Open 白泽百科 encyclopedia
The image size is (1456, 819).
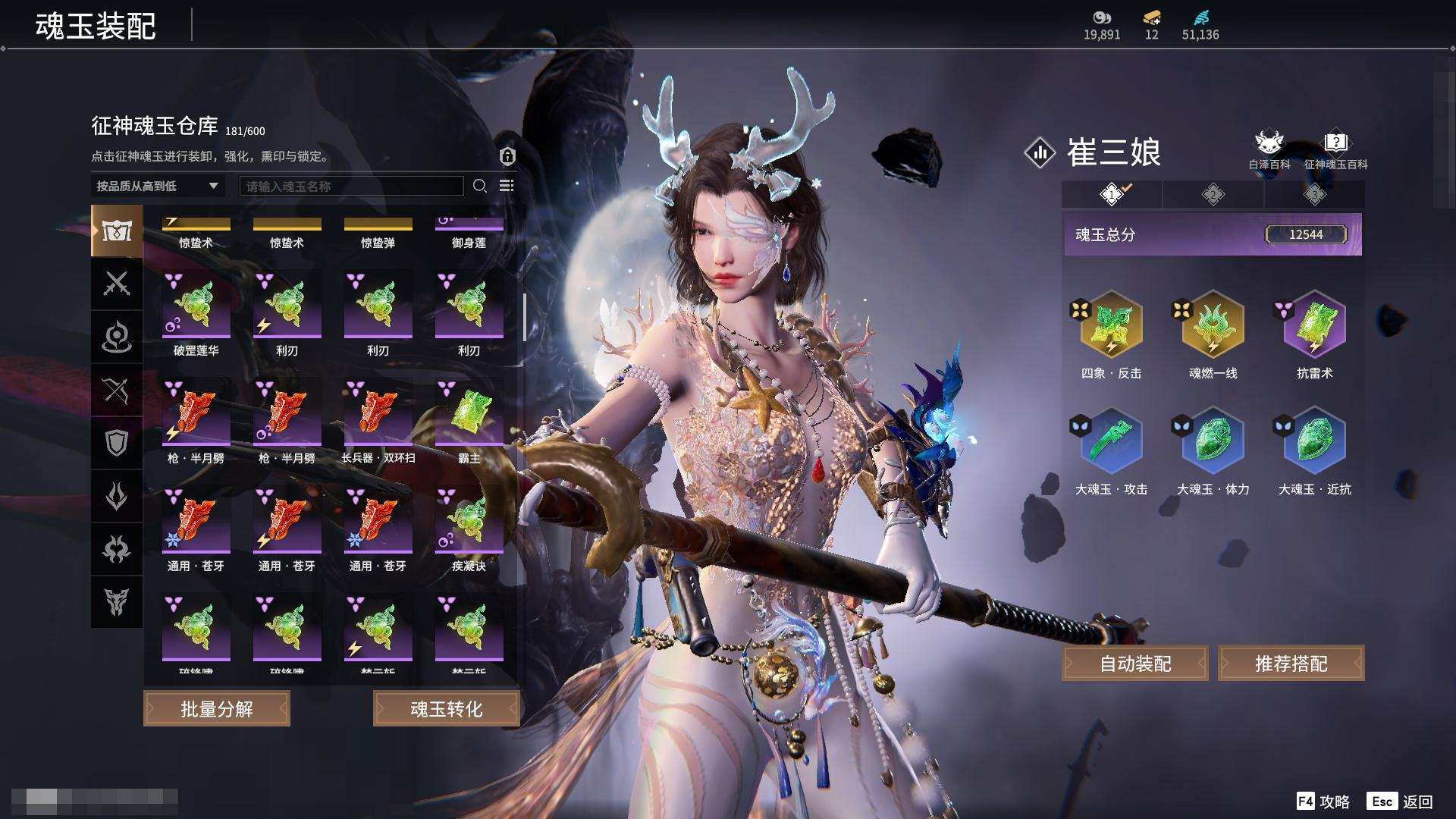click(1269, 149)
